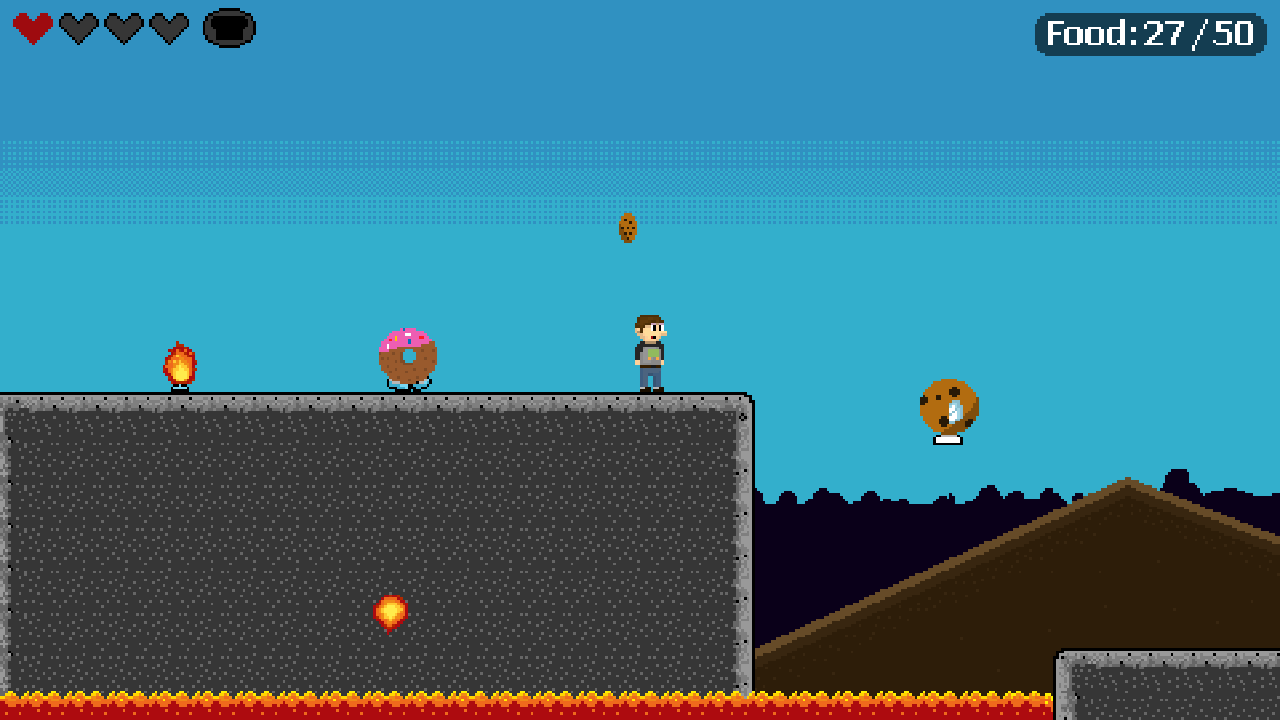Click the donut's pink sprinkled frosting
1280x720 pixels.
tap(405, 336)
